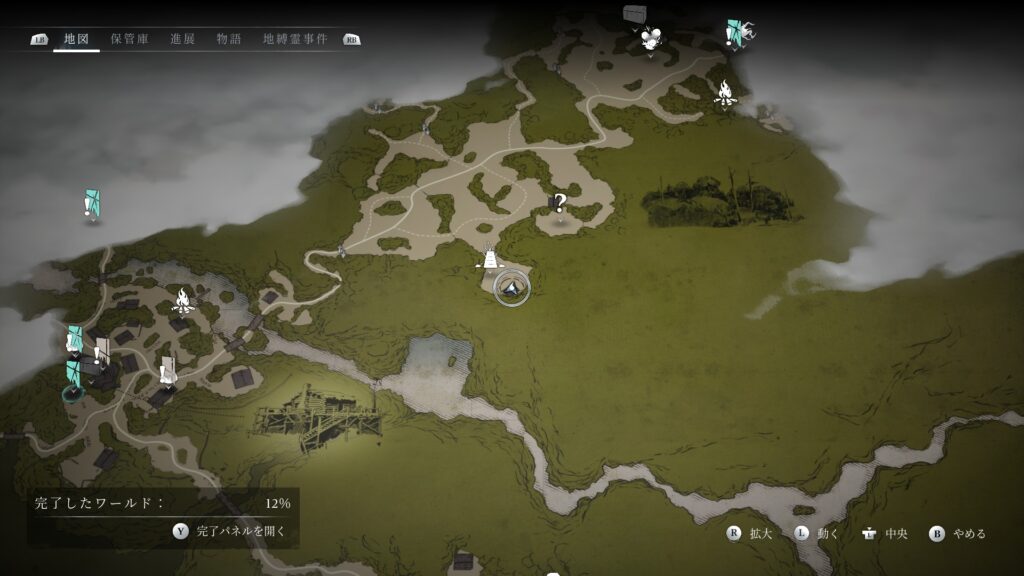Viewport: 1024px width, 576px height.
Task: Select the player position marker with the ring
Action: point(511,288)
